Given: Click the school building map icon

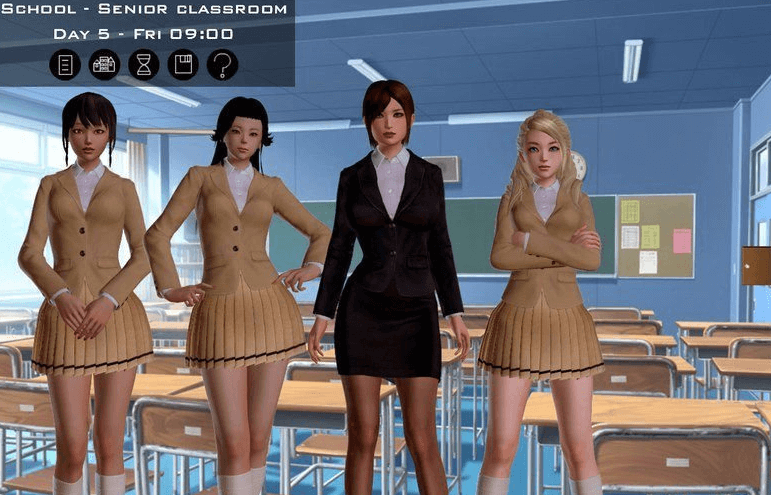Looking at the screenshot, I should coord(104,65).
